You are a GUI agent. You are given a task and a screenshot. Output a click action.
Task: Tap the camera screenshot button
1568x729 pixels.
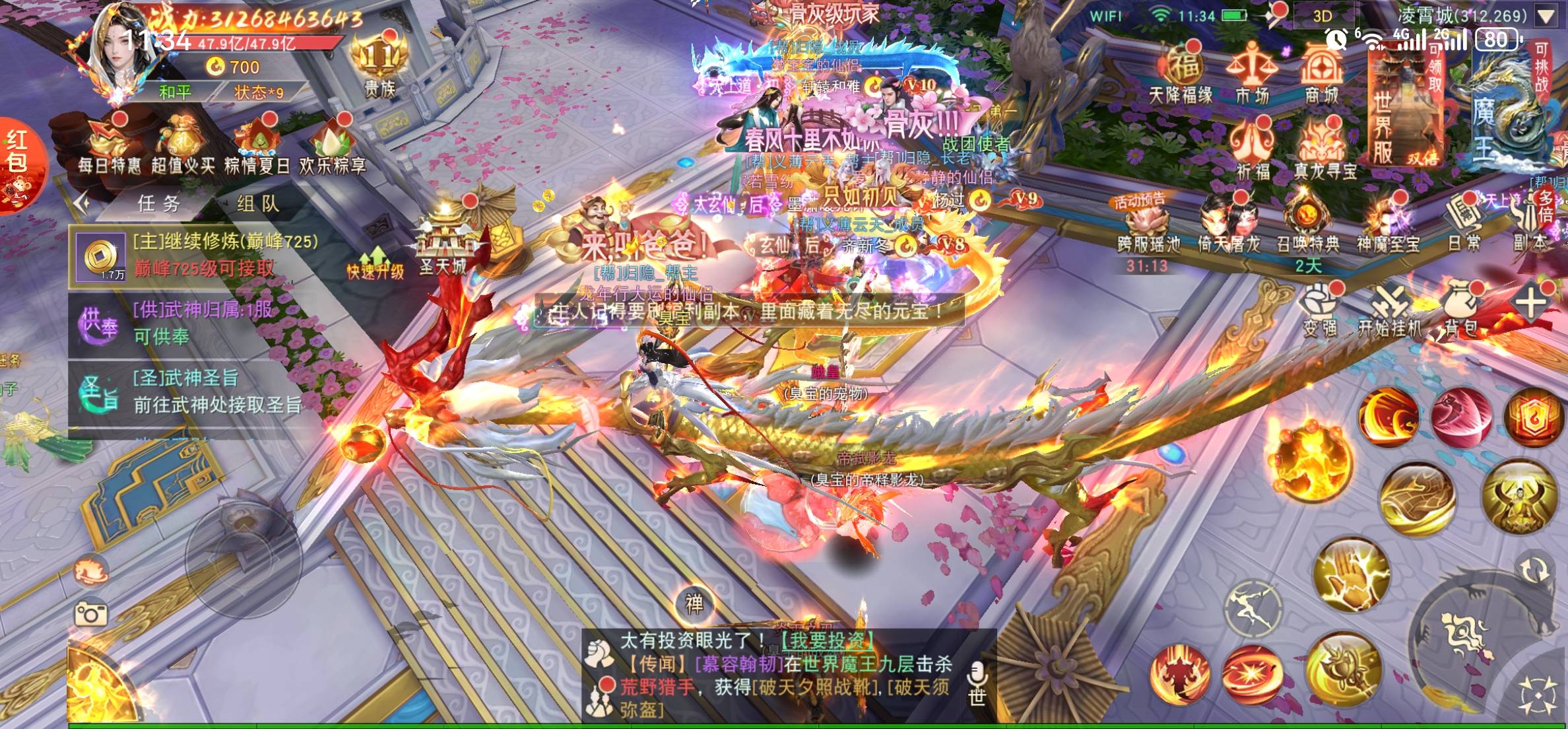tap(91, 615)
